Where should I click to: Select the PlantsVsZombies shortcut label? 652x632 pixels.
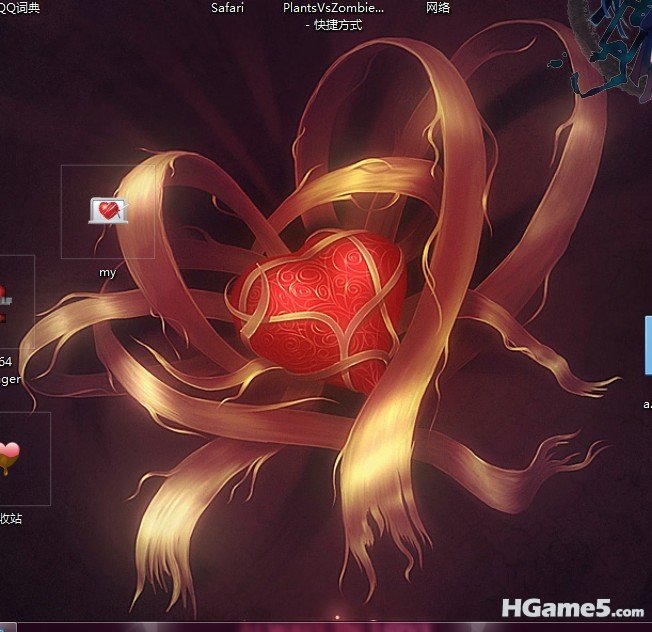pos(333,15)
